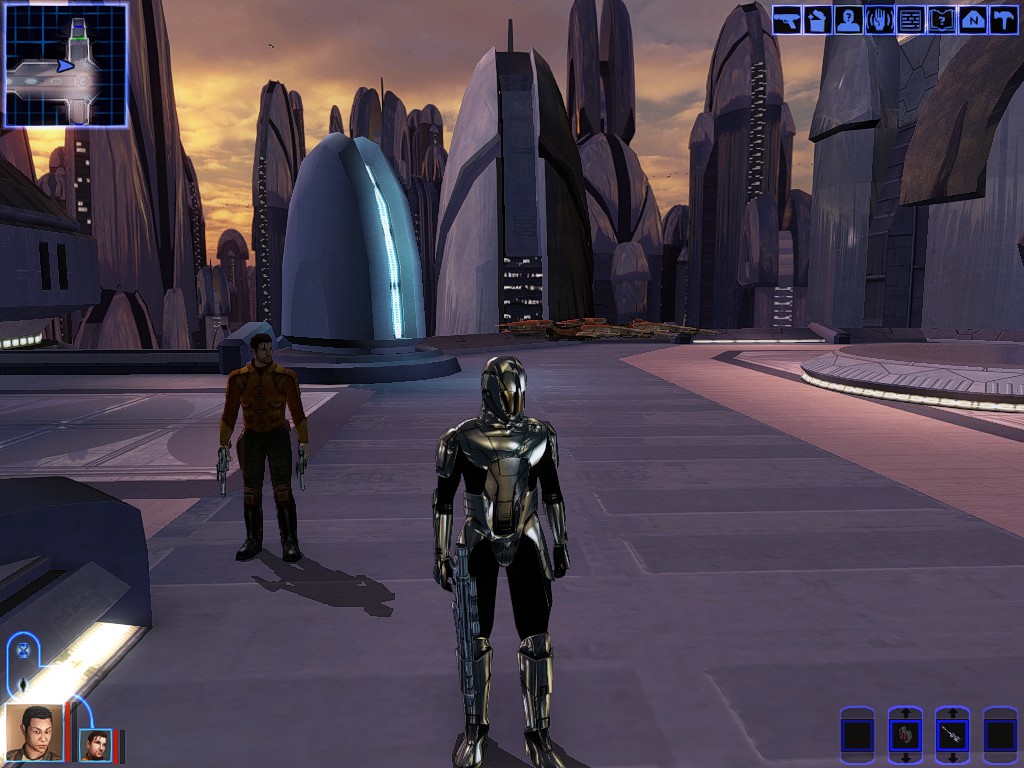The width and height of the screenshot is (1024, 768).
Task: Click the minimap in the corner
Action: pos(66,65)
